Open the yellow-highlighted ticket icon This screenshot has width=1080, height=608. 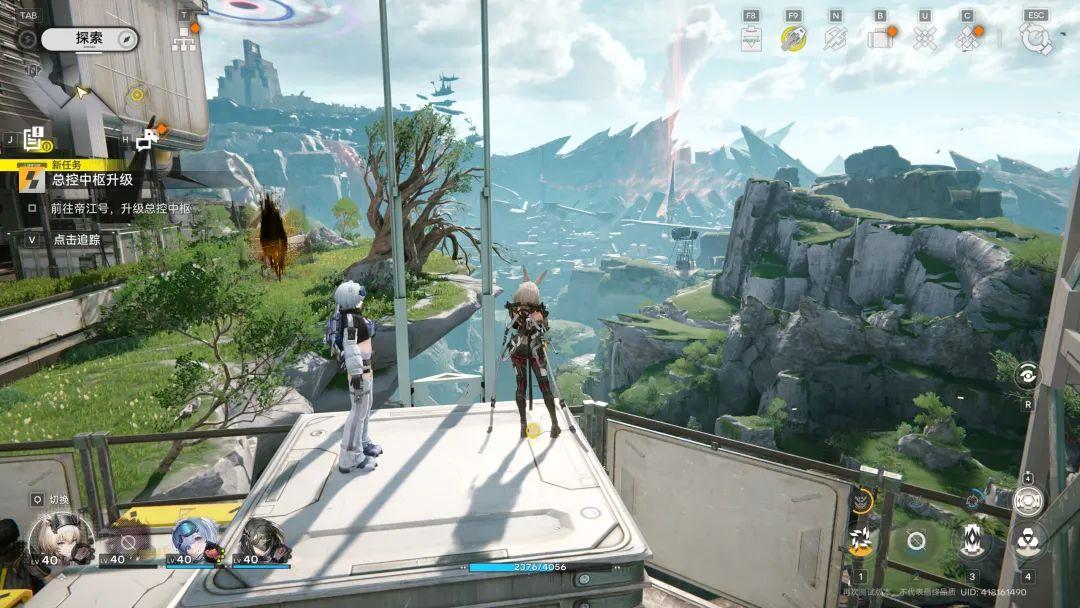[x=793, y=38]
